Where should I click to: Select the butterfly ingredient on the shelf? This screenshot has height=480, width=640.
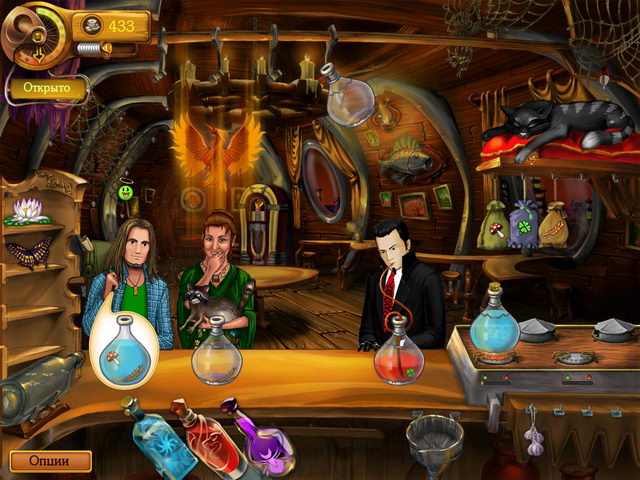(28, 252)
